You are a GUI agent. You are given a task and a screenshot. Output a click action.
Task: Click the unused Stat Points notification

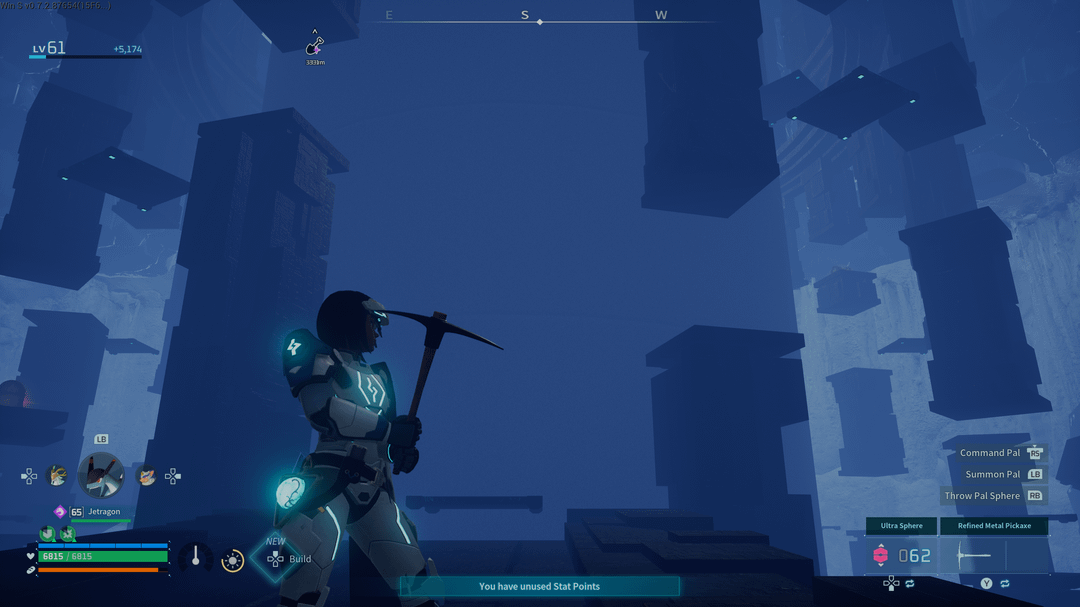tap(539, 586)
